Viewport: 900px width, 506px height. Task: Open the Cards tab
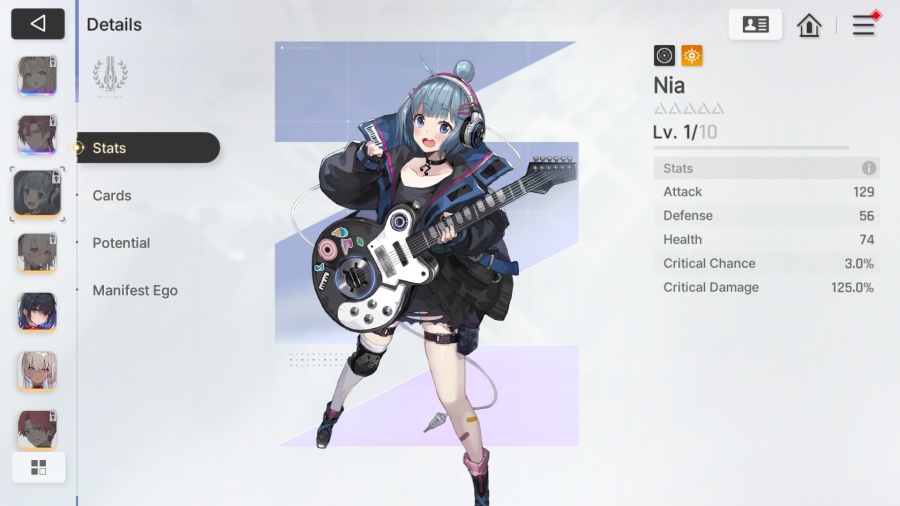(112, 196)
